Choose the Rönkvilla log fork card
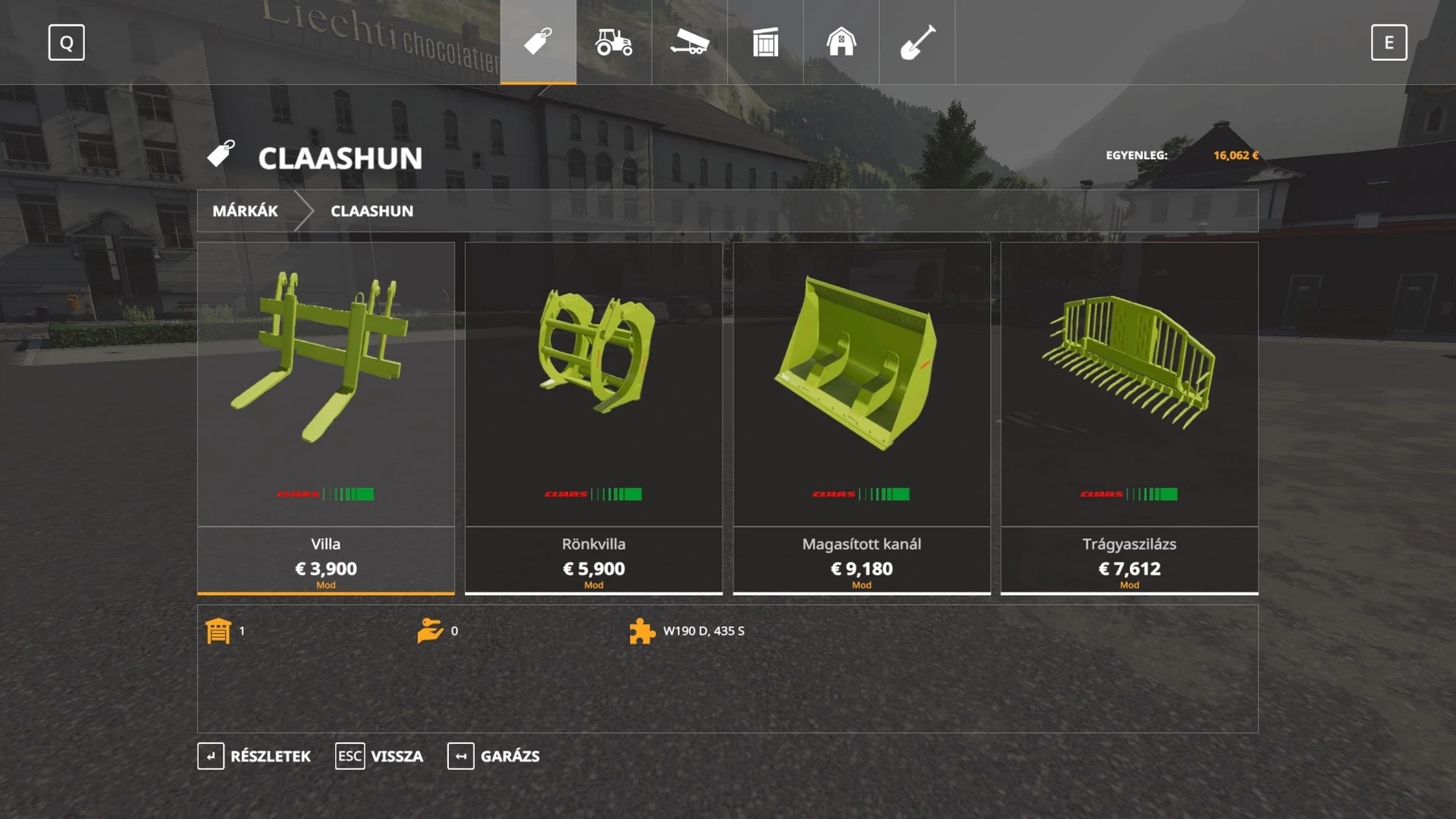The height and width of the screenshot is (819, 1456). pos(594,417)
